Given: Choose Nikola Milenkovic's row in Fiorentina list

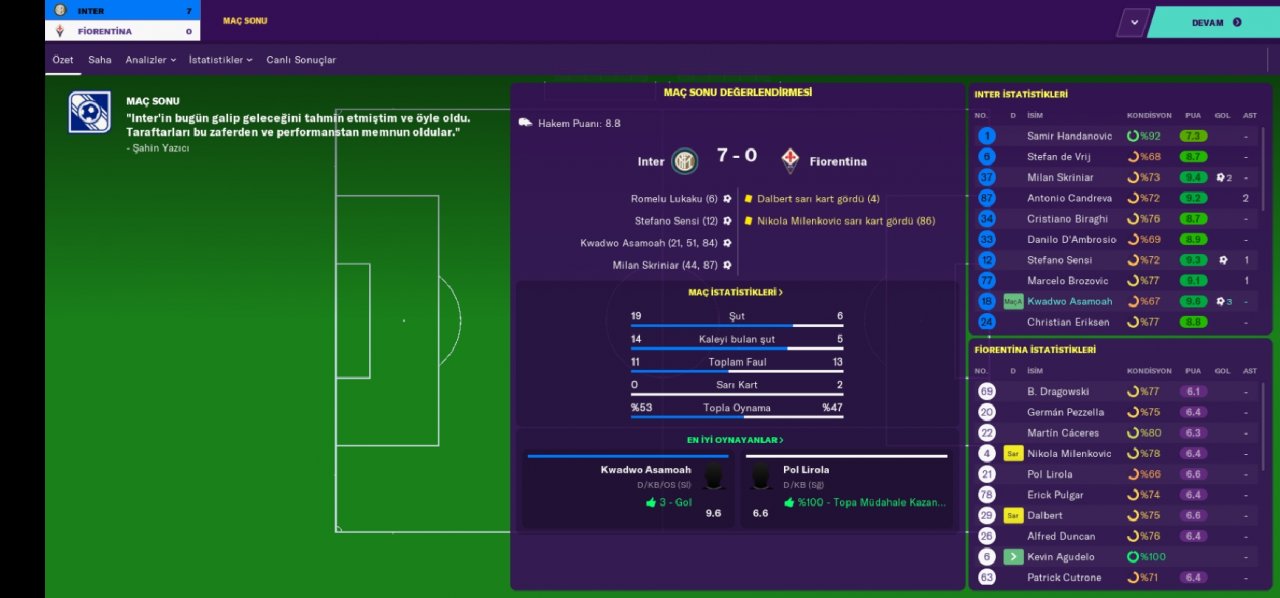Looking at the screenshot, I should [x=1069, y=454].
